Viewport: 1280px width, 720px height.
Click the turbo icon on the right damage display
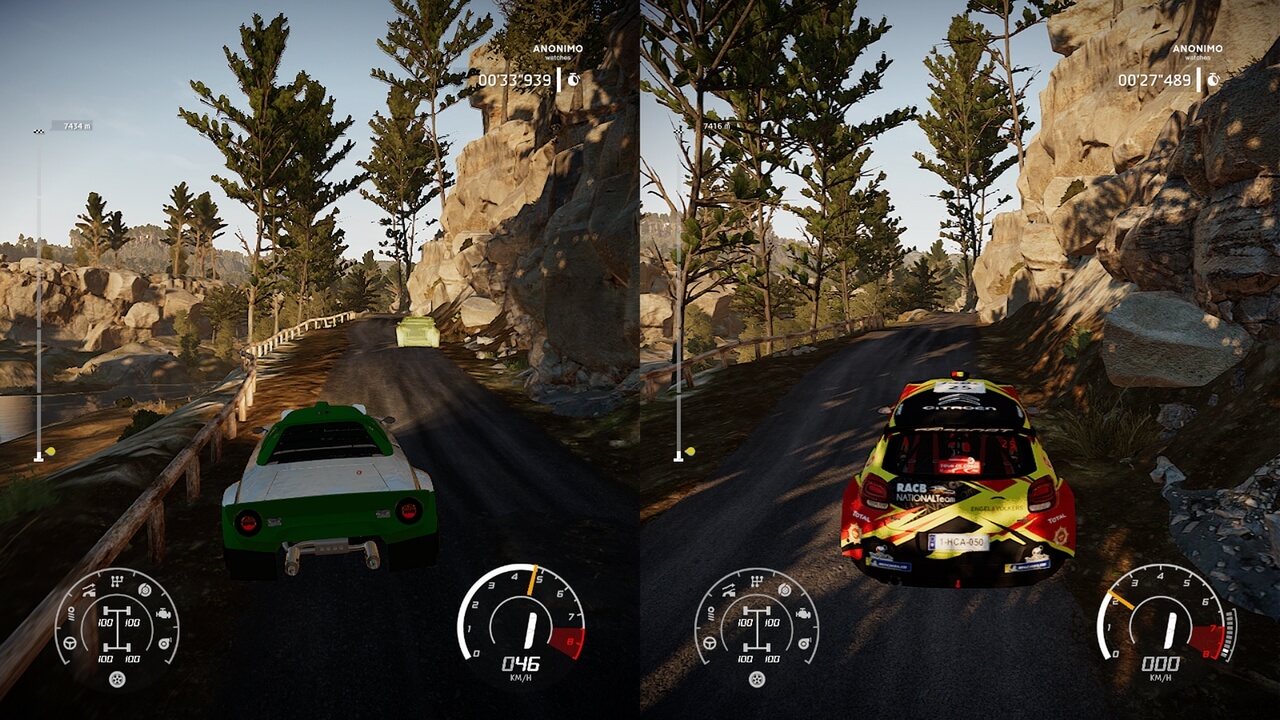coord(804,643)
